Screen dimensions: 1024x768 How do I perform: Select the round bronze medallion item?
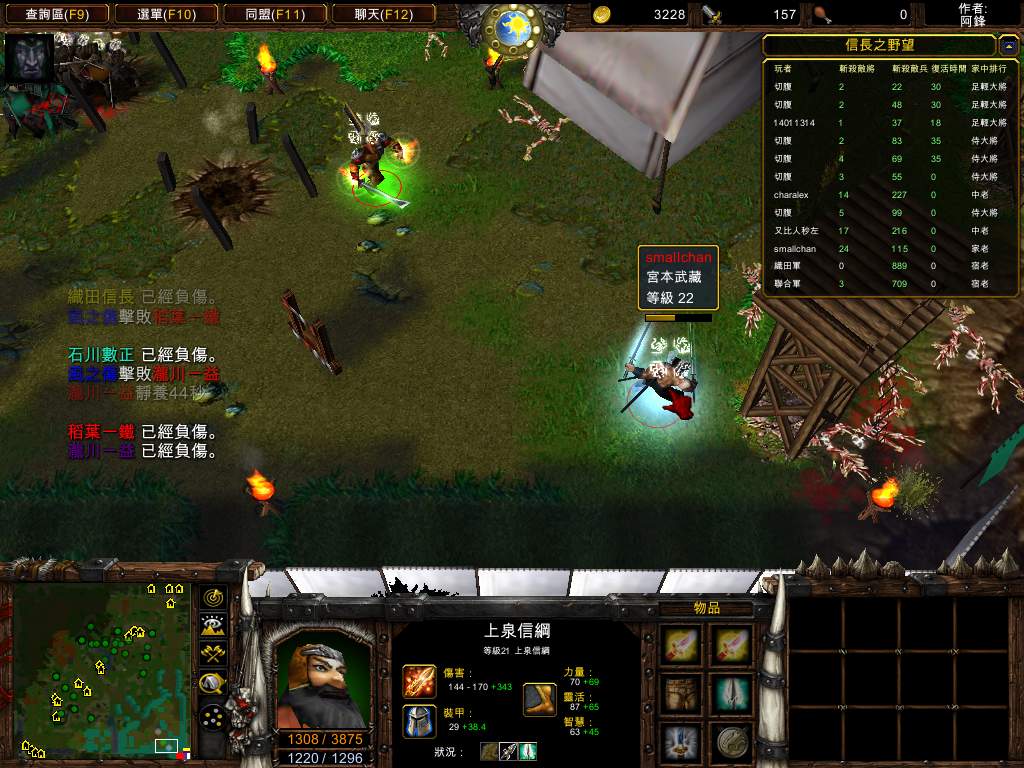pyautogui.click(x=733, y=742)
